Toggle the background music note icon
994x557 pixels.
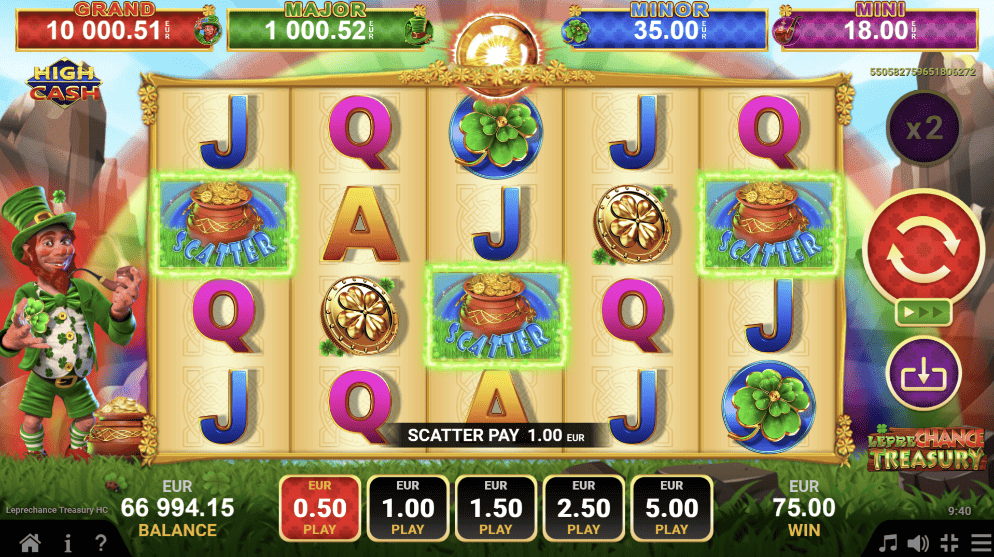click(x=887, y=543)
